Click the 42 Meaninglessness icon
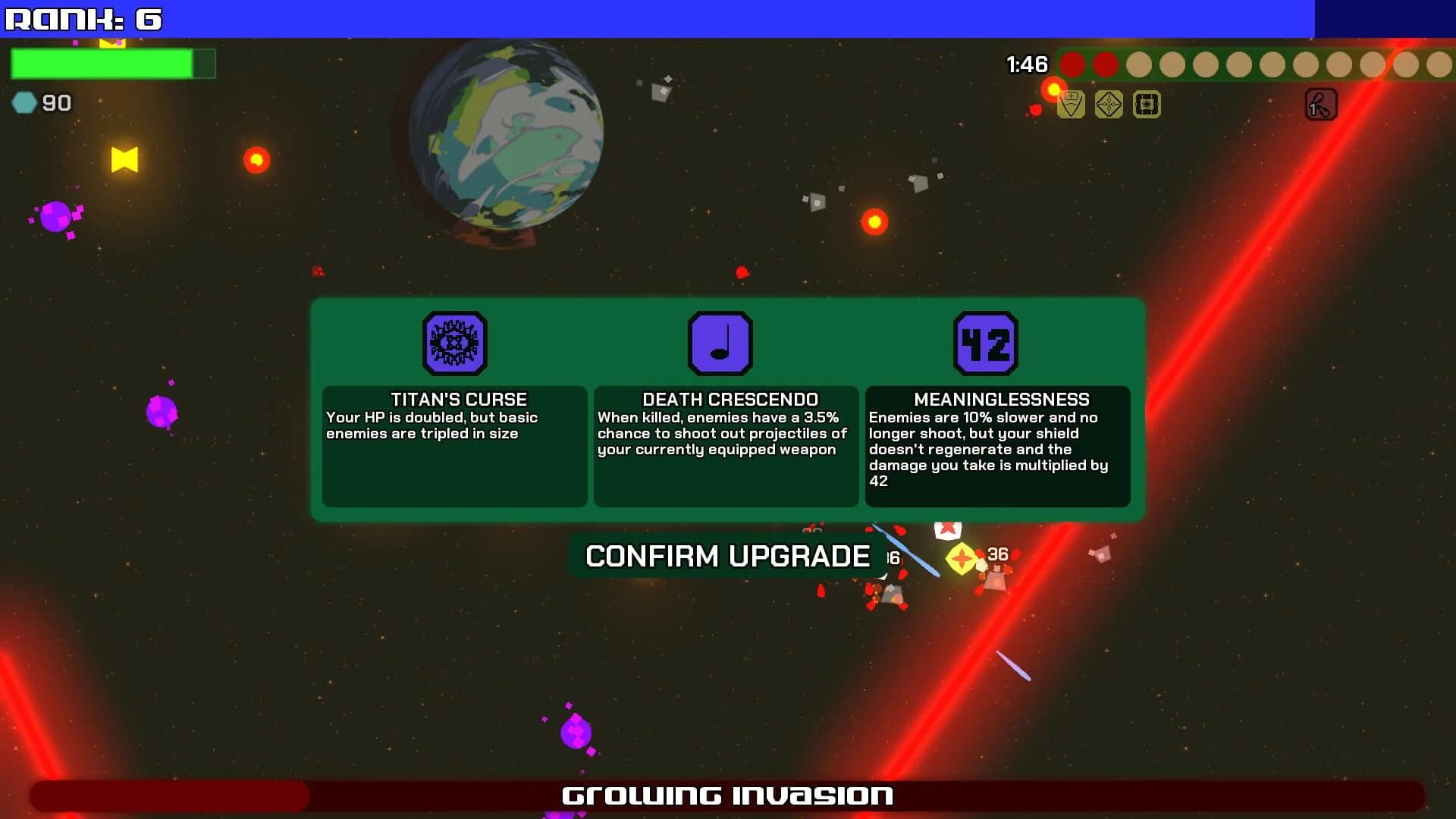 coord(986,343)
